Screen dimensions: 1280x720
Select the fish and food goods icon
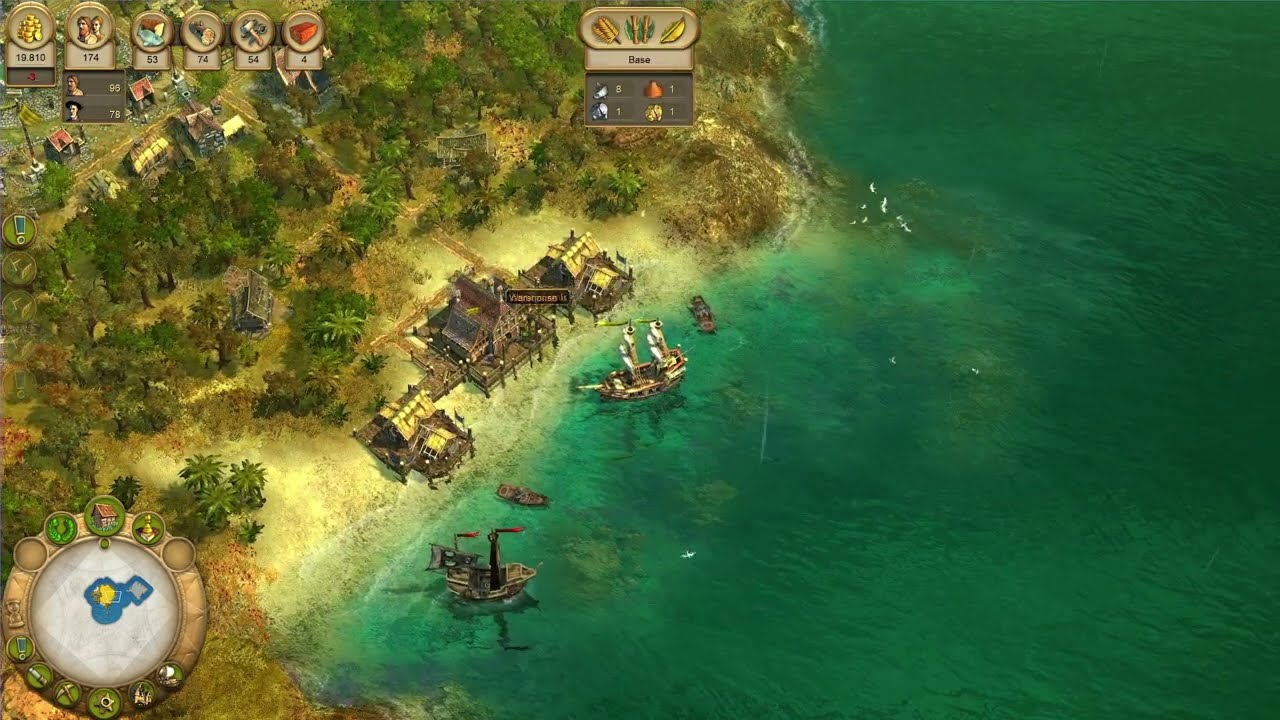(x=152, y=31)
